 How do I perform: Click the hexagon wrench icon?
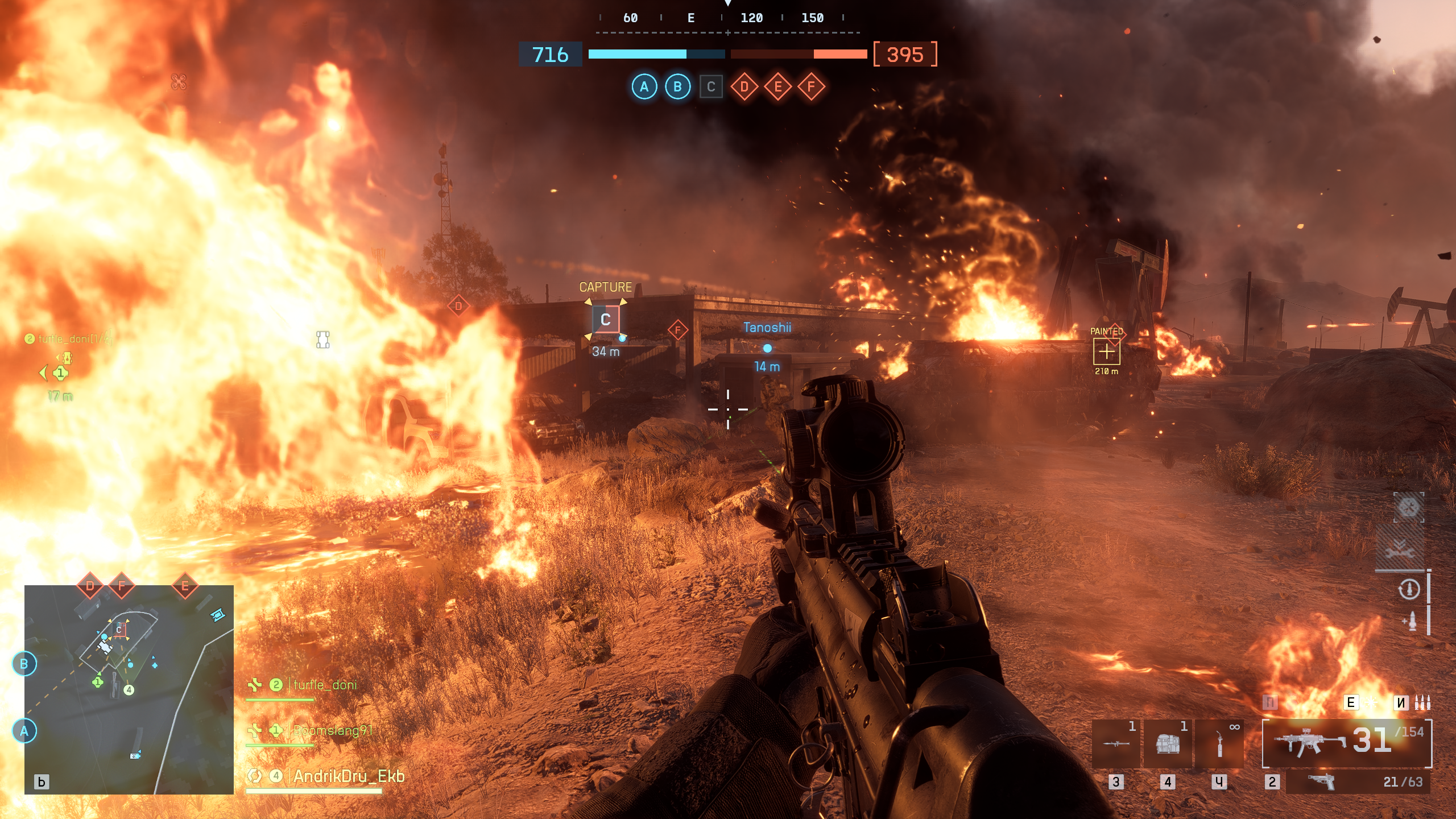coord(1408,507)
